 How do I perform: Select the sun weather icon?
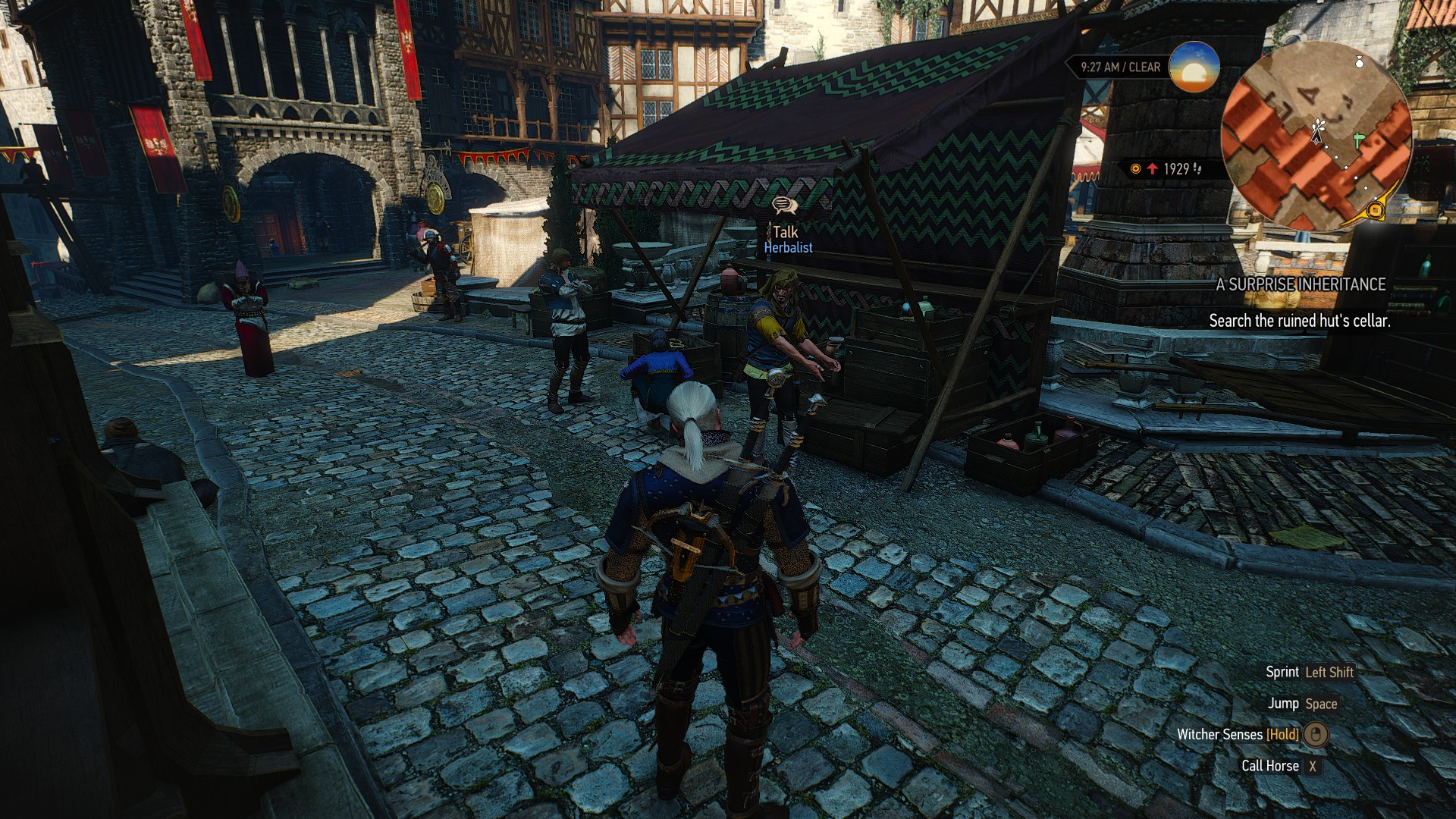tap(1194, 67)
